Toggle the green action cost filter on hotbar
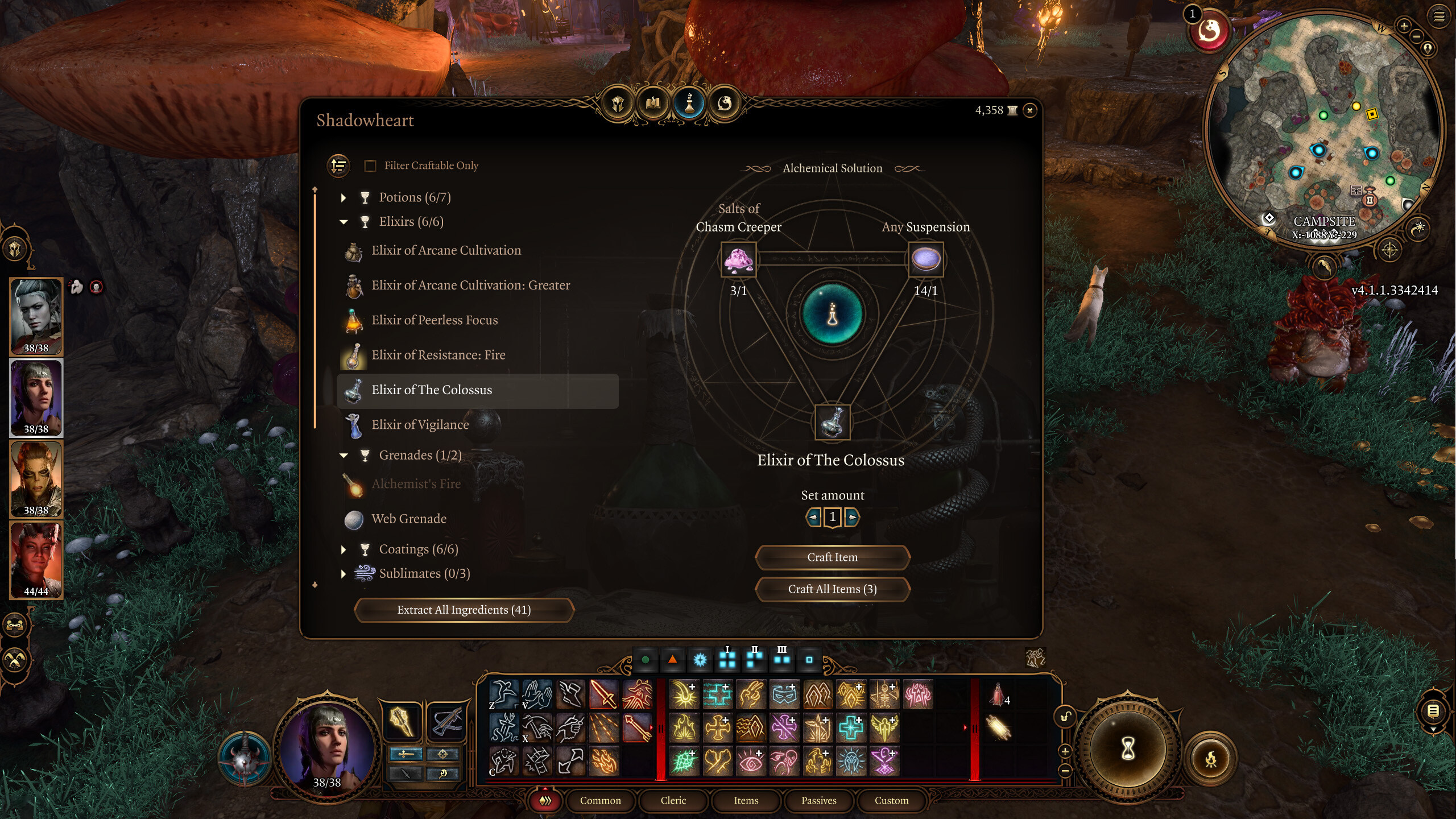Screen dimensions: 1456x819 [x=645, y=660]
